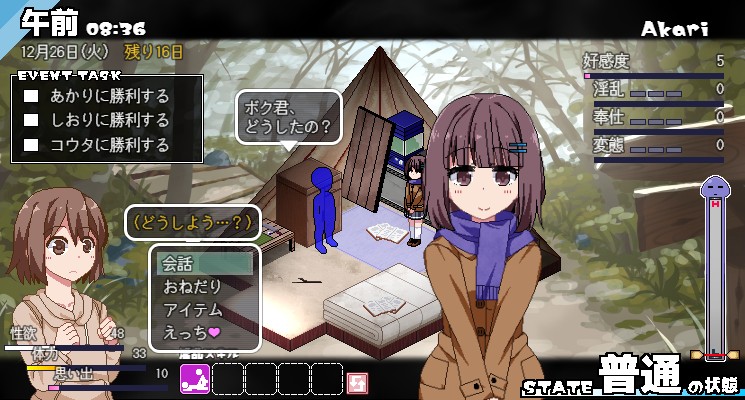The height and width of the screenshot is (400, 745).
Task: Activate the purple skill icon in the skill bar
Action: point(195,379)
